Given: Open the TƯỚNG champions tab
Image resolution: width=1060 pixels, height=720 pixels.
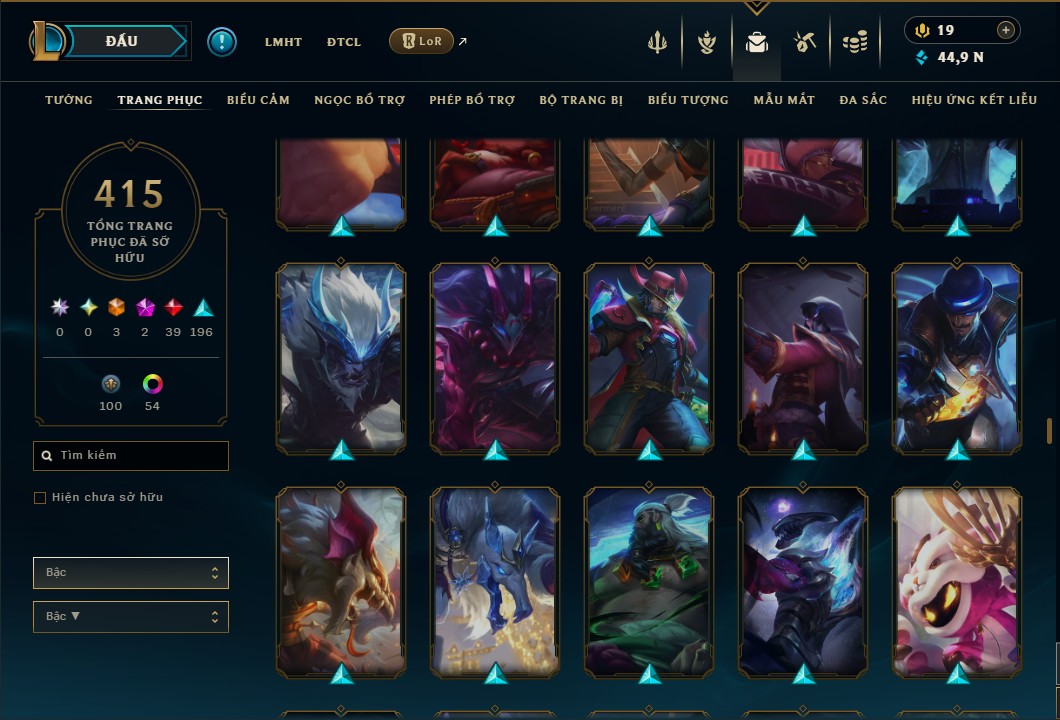Looking at the screenshot, I should click(69, 100).
